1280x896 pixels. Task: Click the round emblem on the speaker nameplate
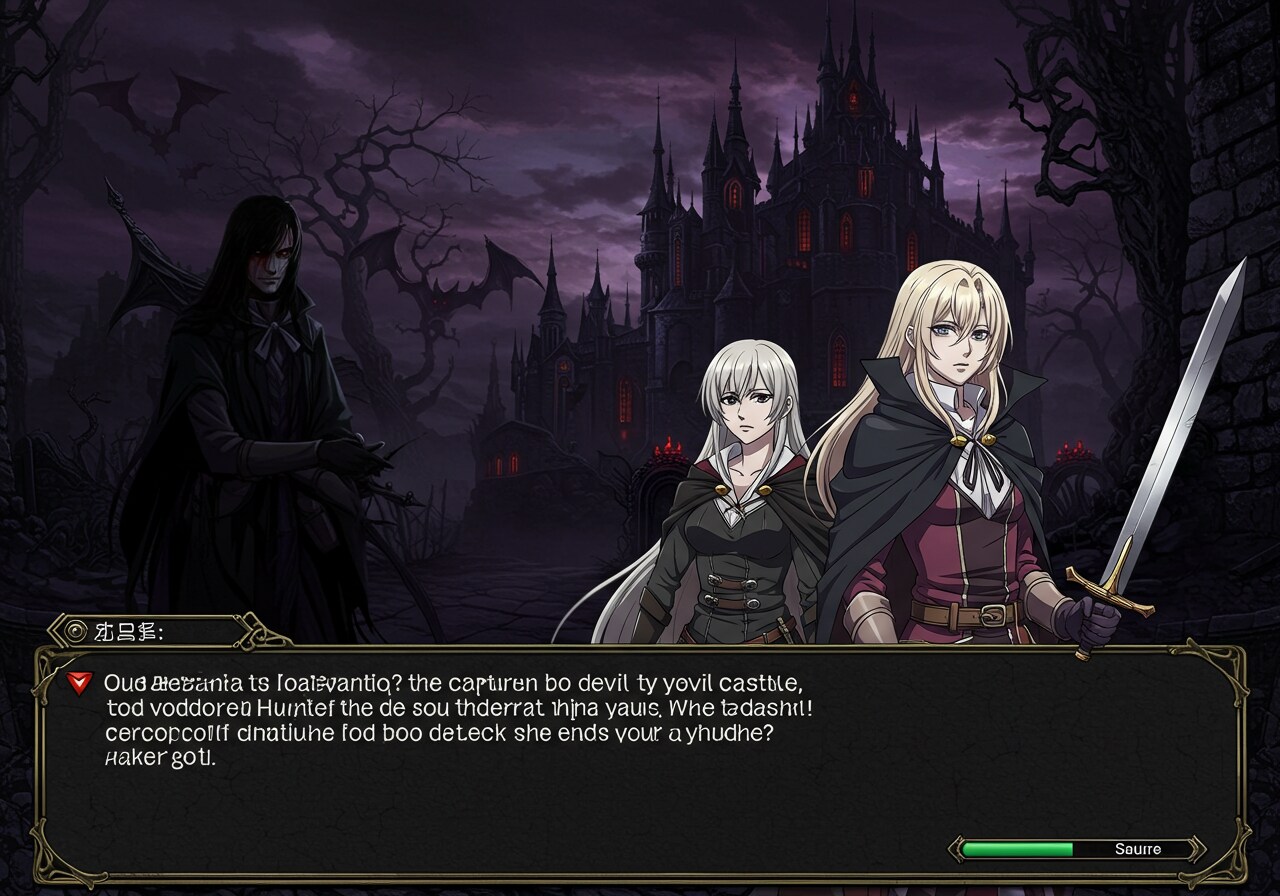(x=74, y=631)
